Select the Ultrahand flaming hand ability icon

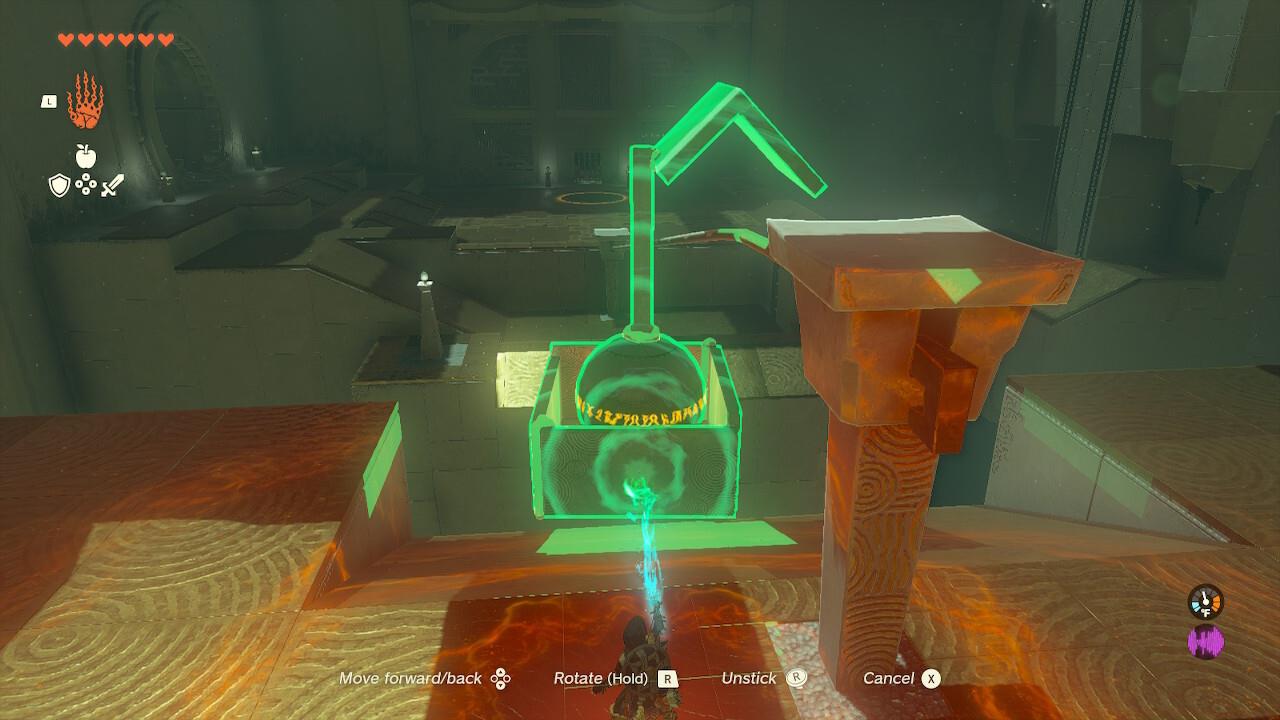87,101
